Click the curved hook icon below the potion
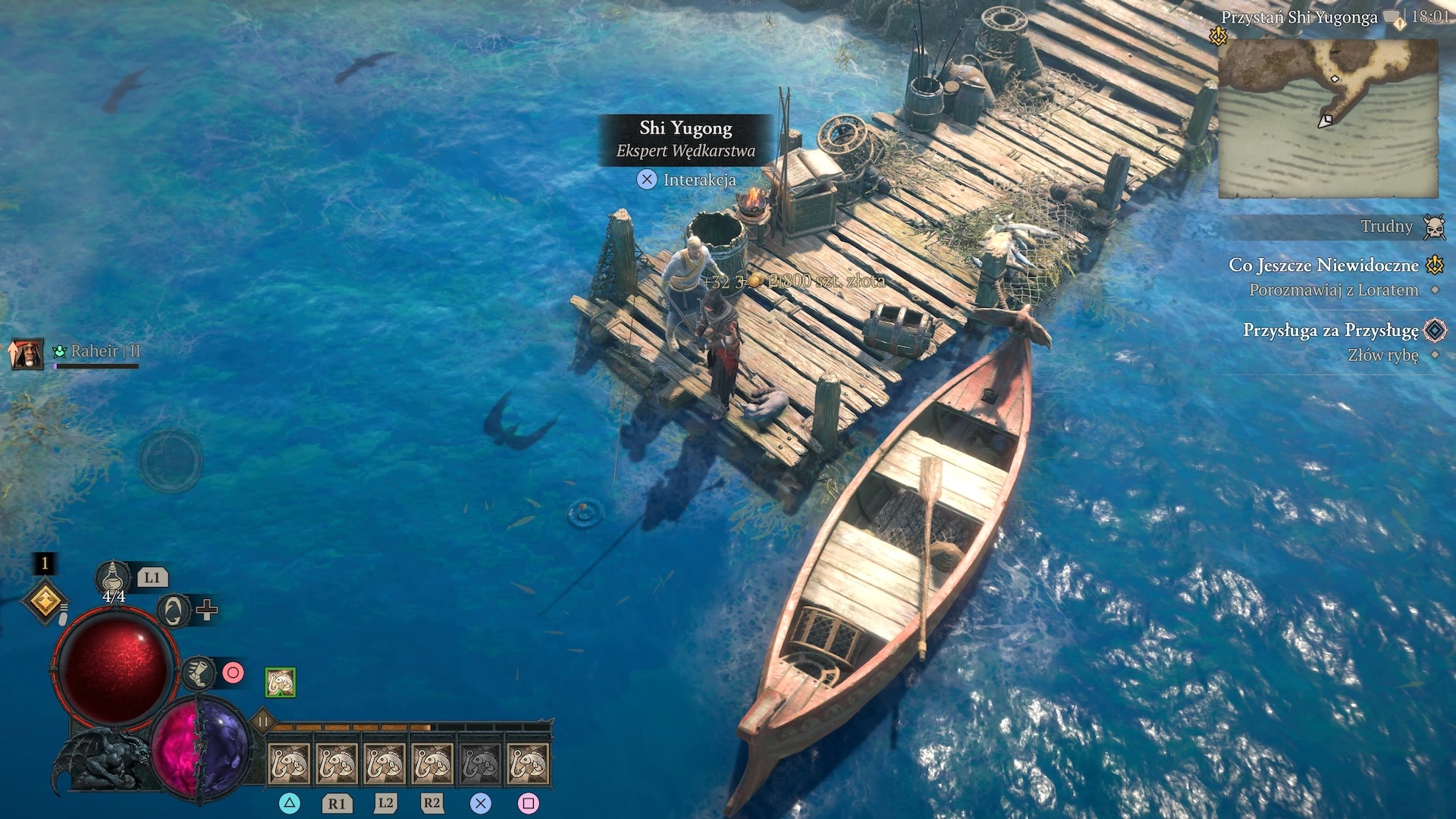The image size is (1456, 819). 174,610
